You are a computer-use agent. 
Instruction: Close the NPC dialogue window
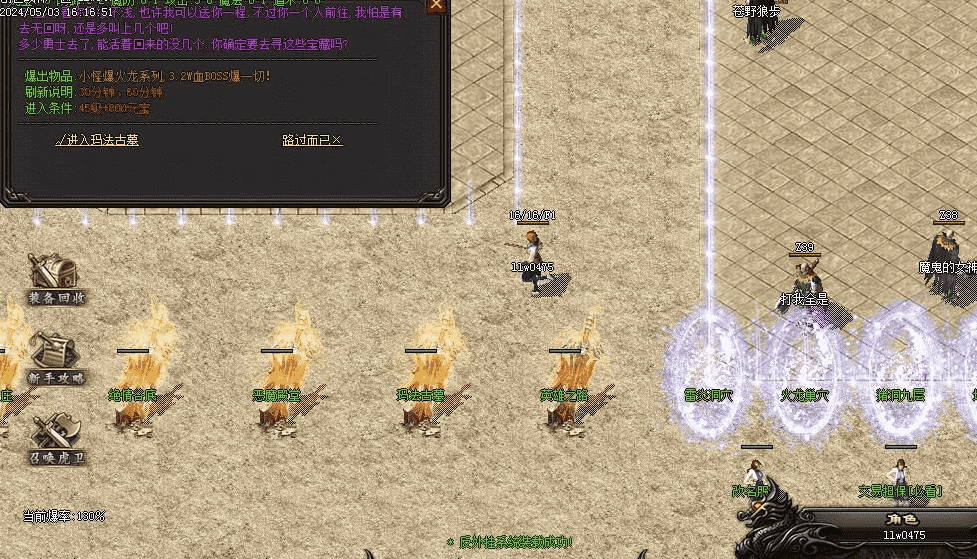(436, 5)
